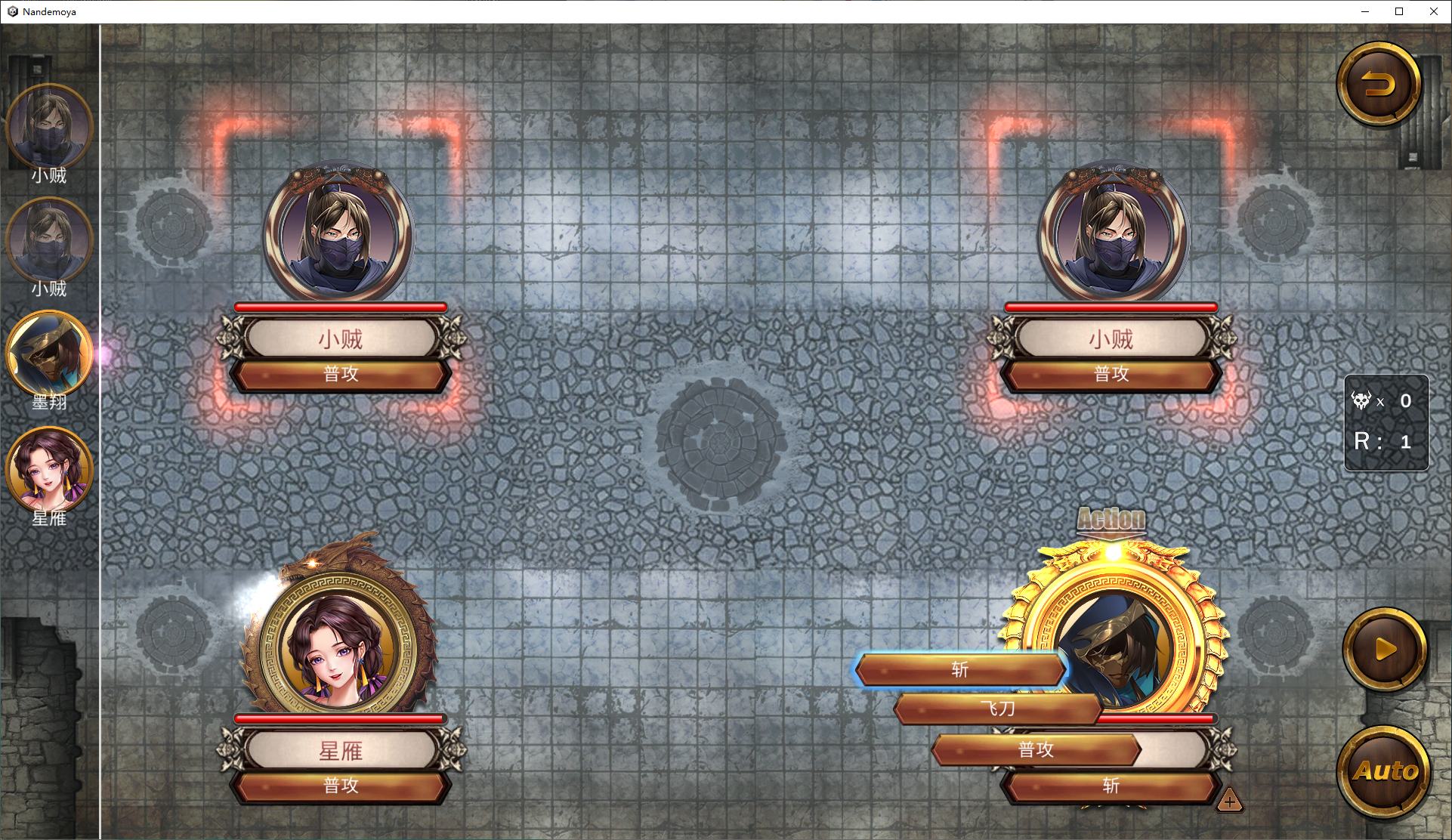
Task: Select 墨翔's portrait in the turn order sidebar
Action: click(49, 354)
